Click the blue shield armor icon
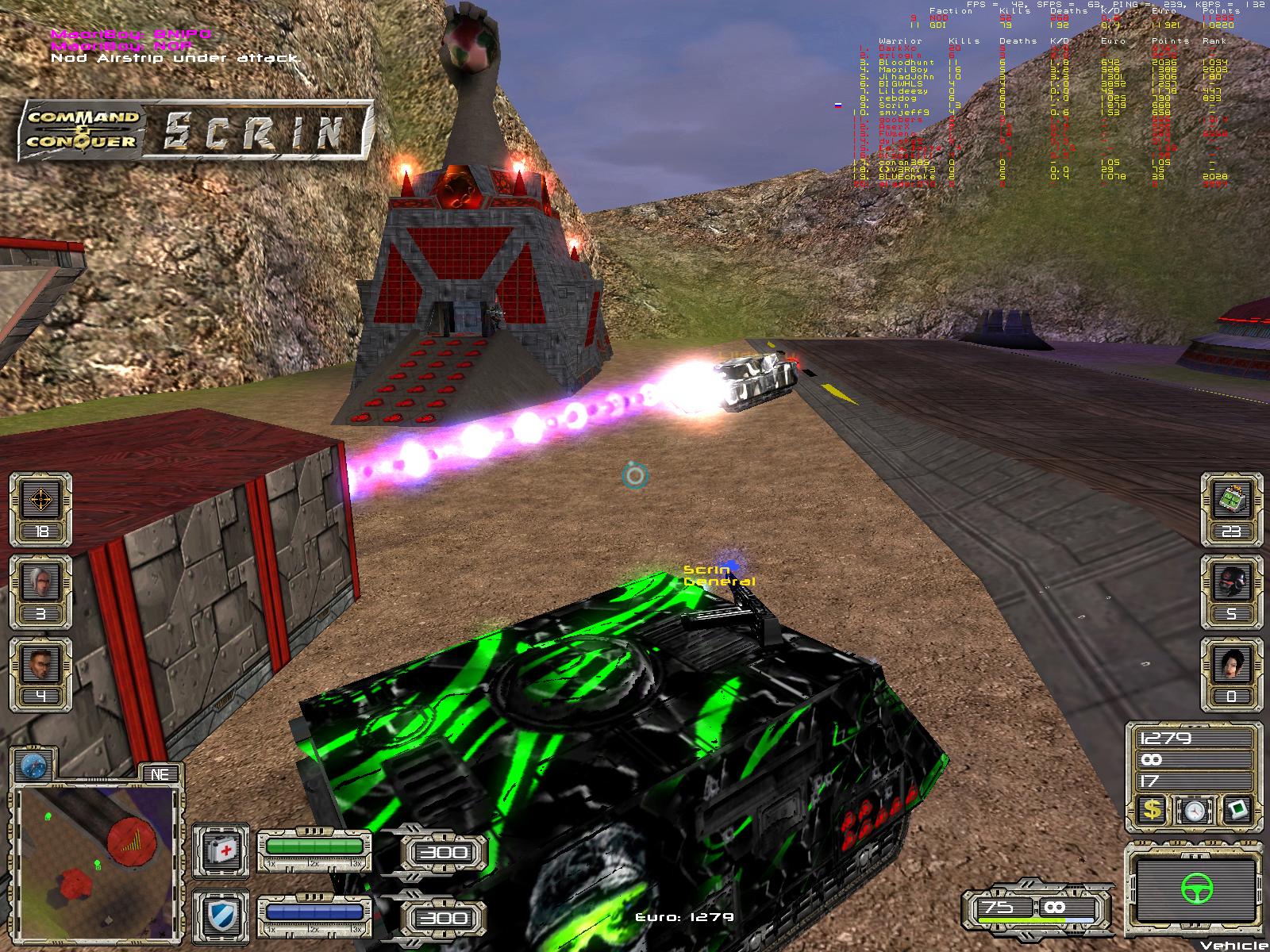This screenshot has height=952, width=1270. click(x=222, y=916)
